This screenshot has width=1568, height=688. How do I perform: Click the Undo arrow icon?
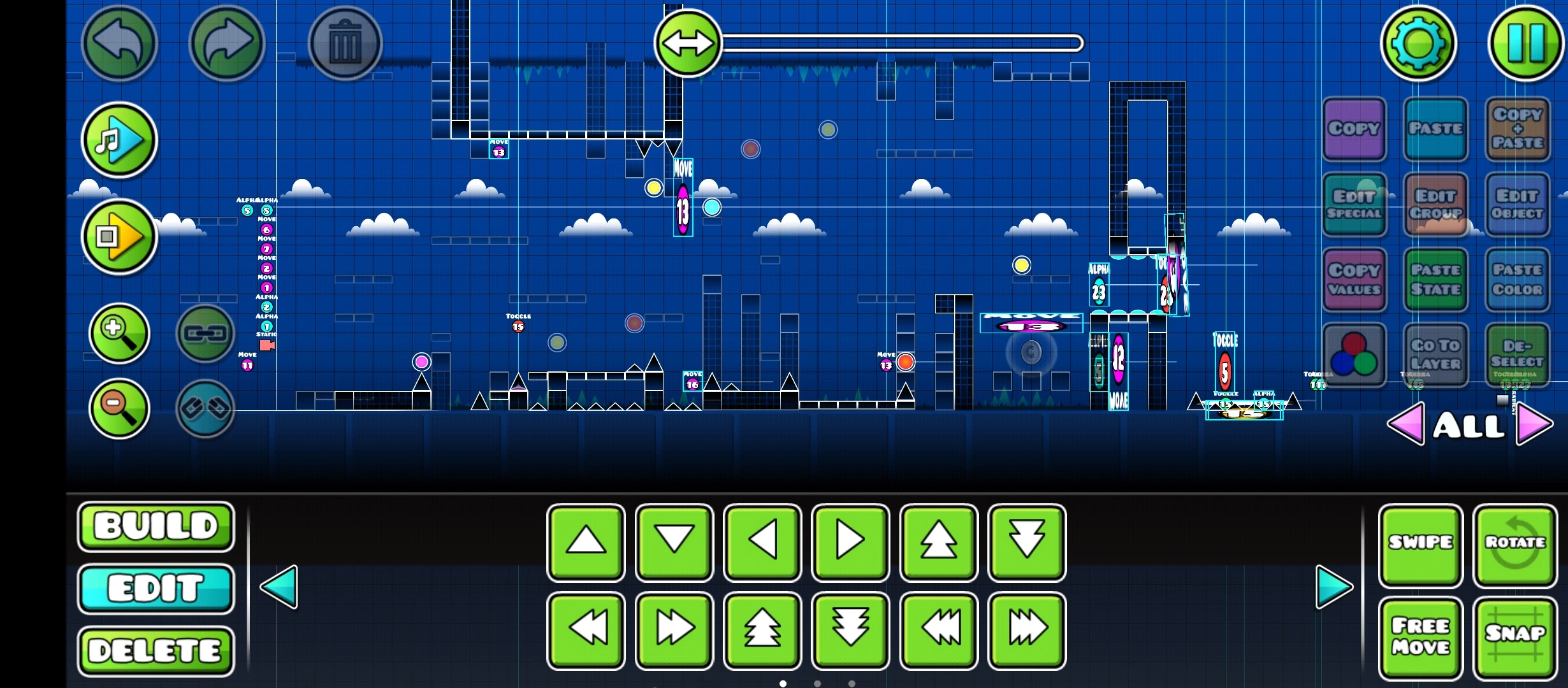click(x=120, y=43)
